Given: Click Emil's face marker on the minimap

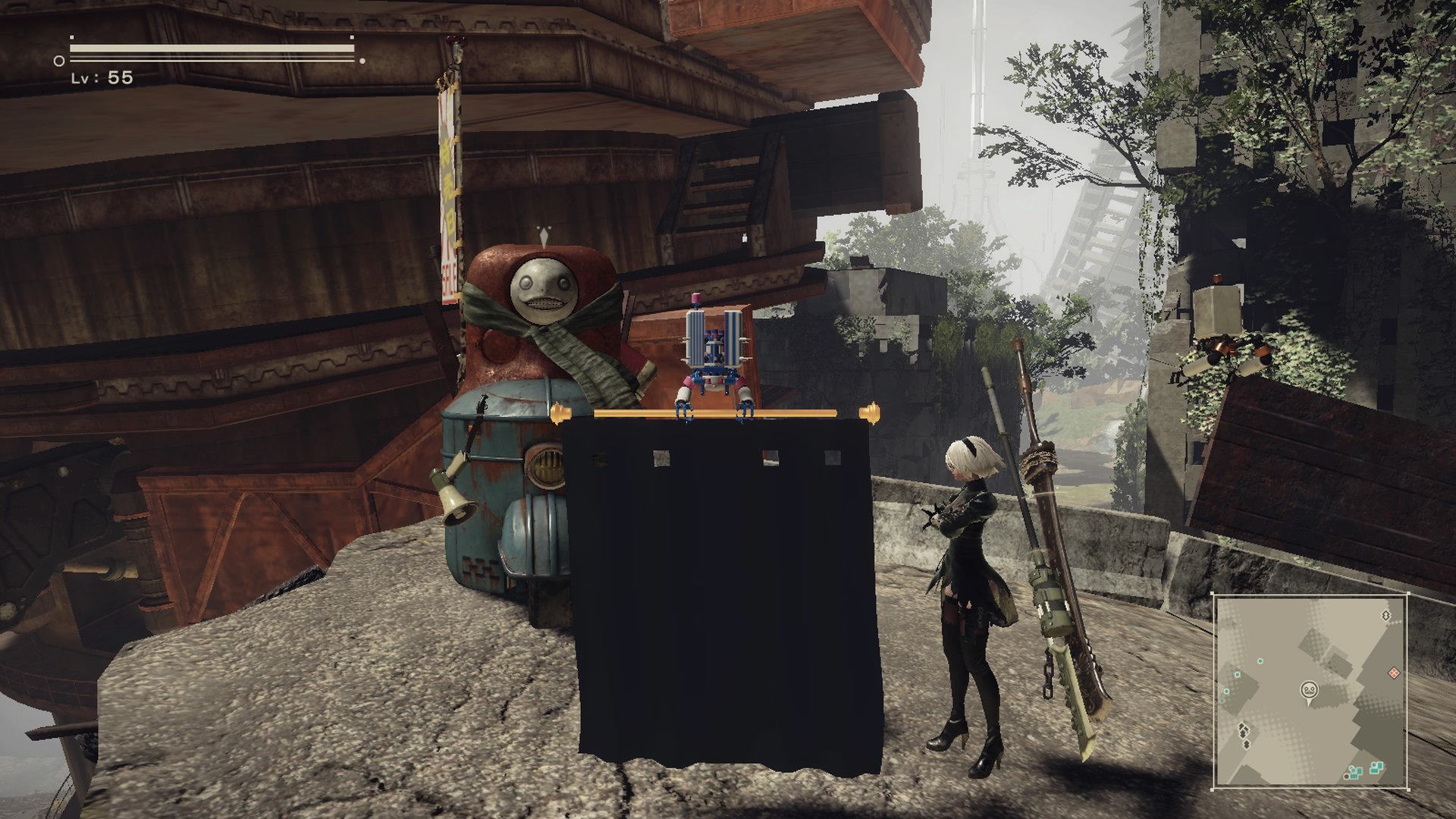Looking at the screenshot, I should pos(1309,689).
